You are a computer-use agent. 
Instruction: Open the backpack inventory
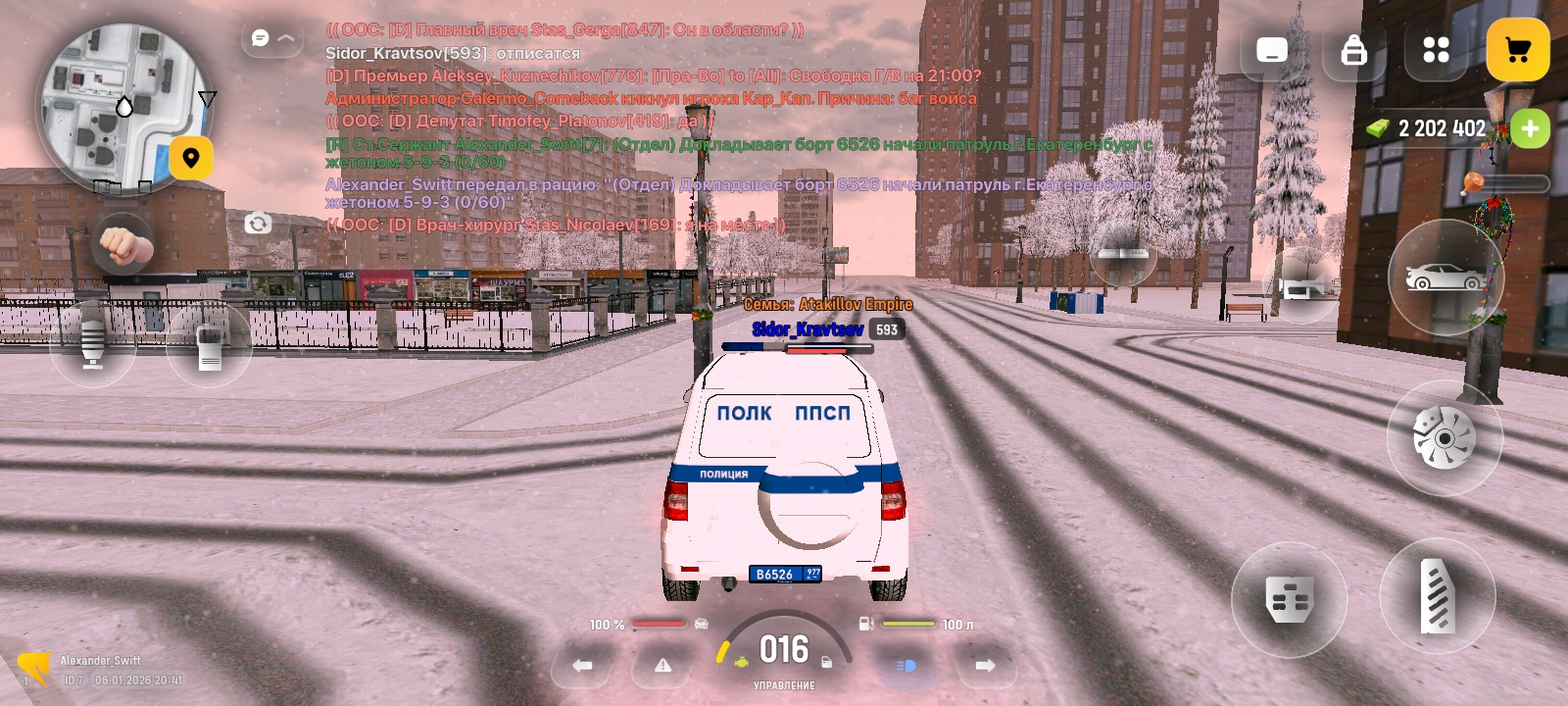[x=1353, y=50]
